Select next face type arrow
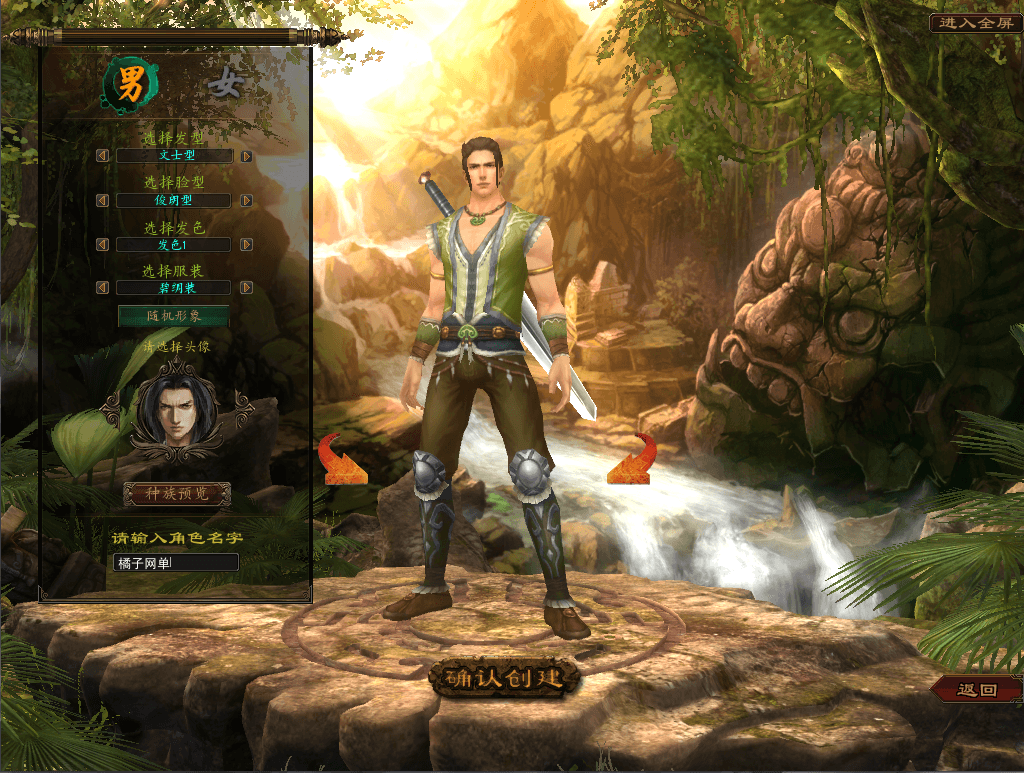Screen dimensions: 1024x773 (x=246, y=200)
